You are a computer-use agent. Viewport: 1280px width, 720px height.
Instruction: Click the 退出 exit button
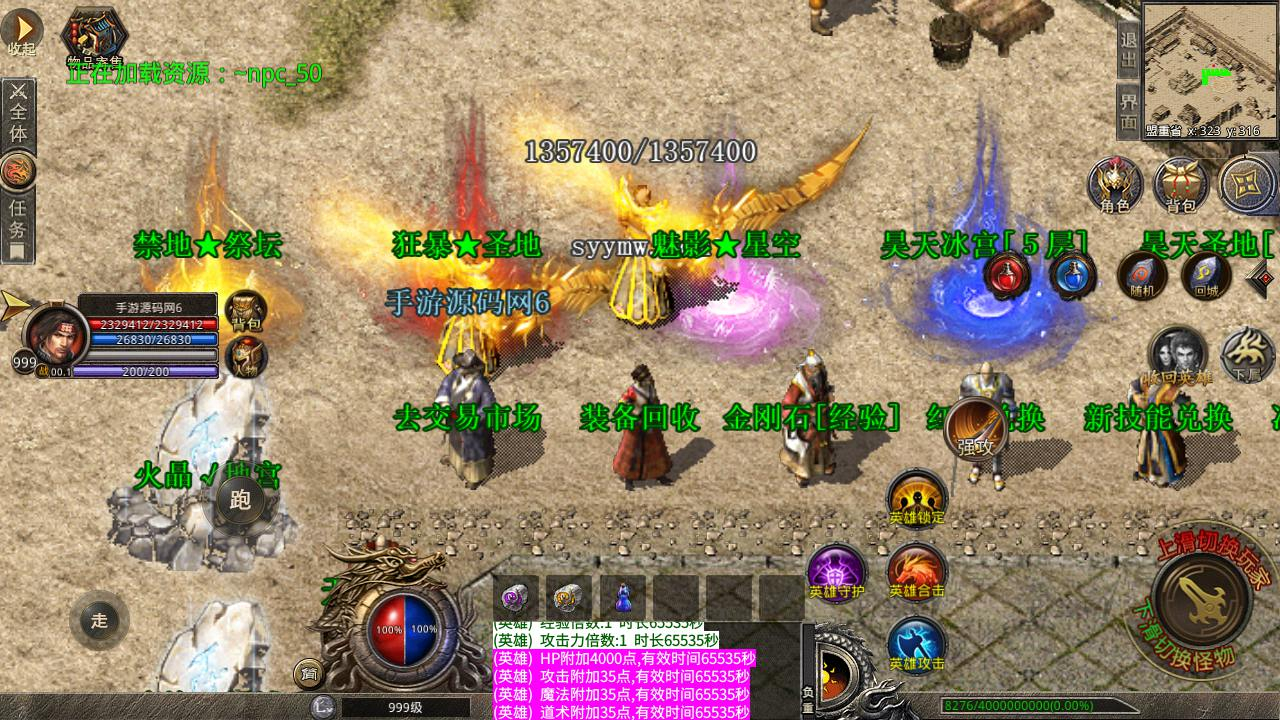pyautogui.click(x=1129, y=49)
